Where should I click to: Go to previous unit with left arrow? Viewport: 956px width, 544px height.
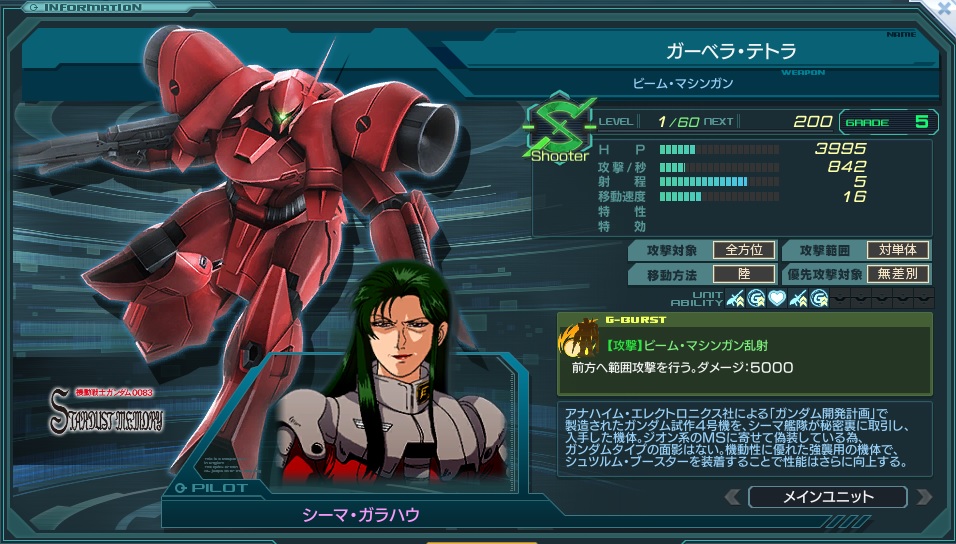click(733, 497)
